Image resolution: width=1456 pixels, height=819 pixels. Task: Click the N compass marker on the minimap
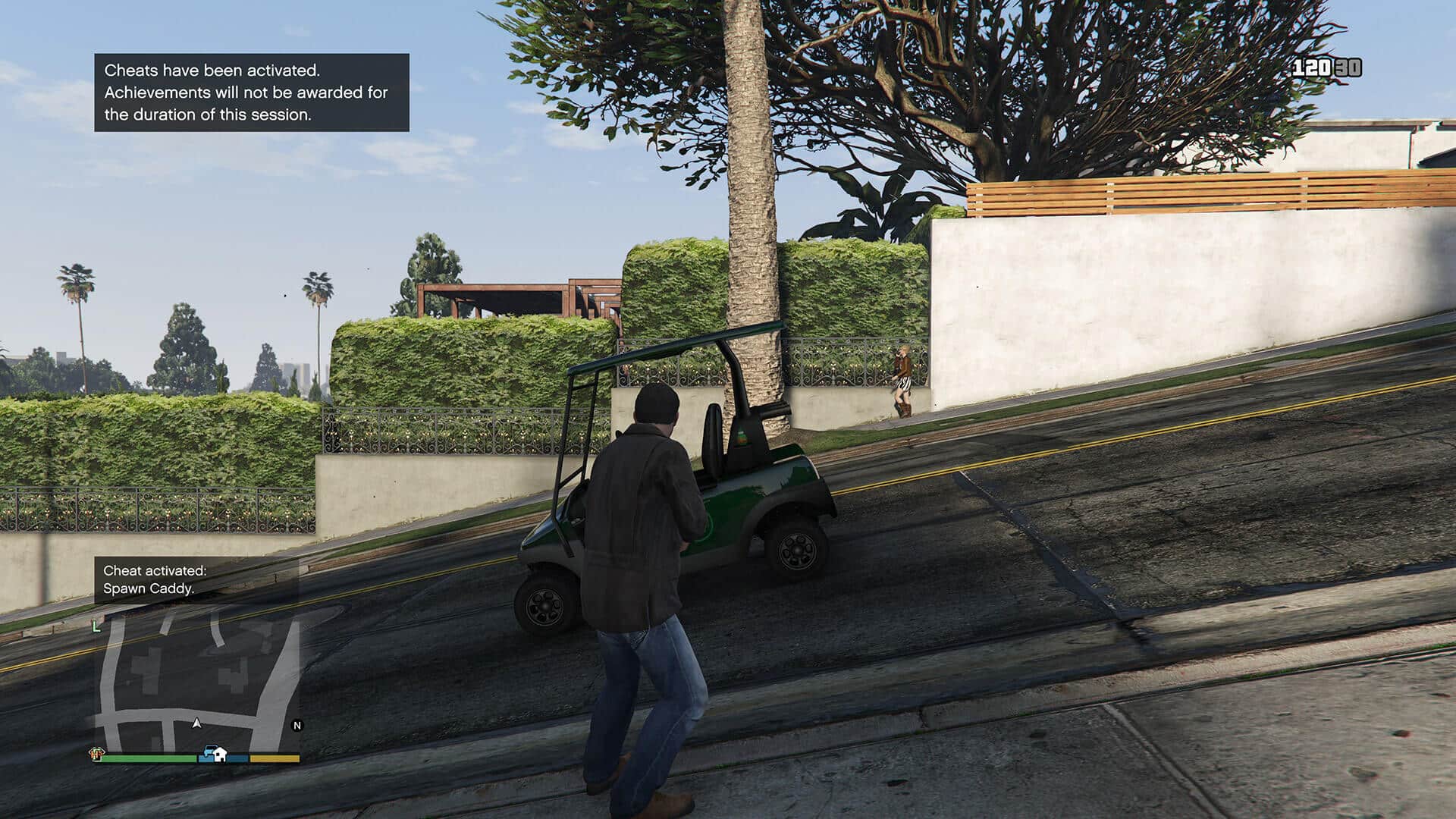(297, 726)
